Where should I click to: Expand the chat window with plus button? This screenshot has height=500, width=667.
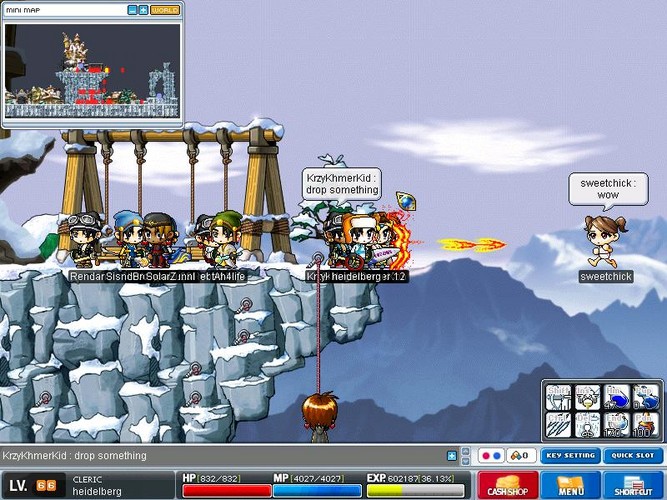coord(452,456)
